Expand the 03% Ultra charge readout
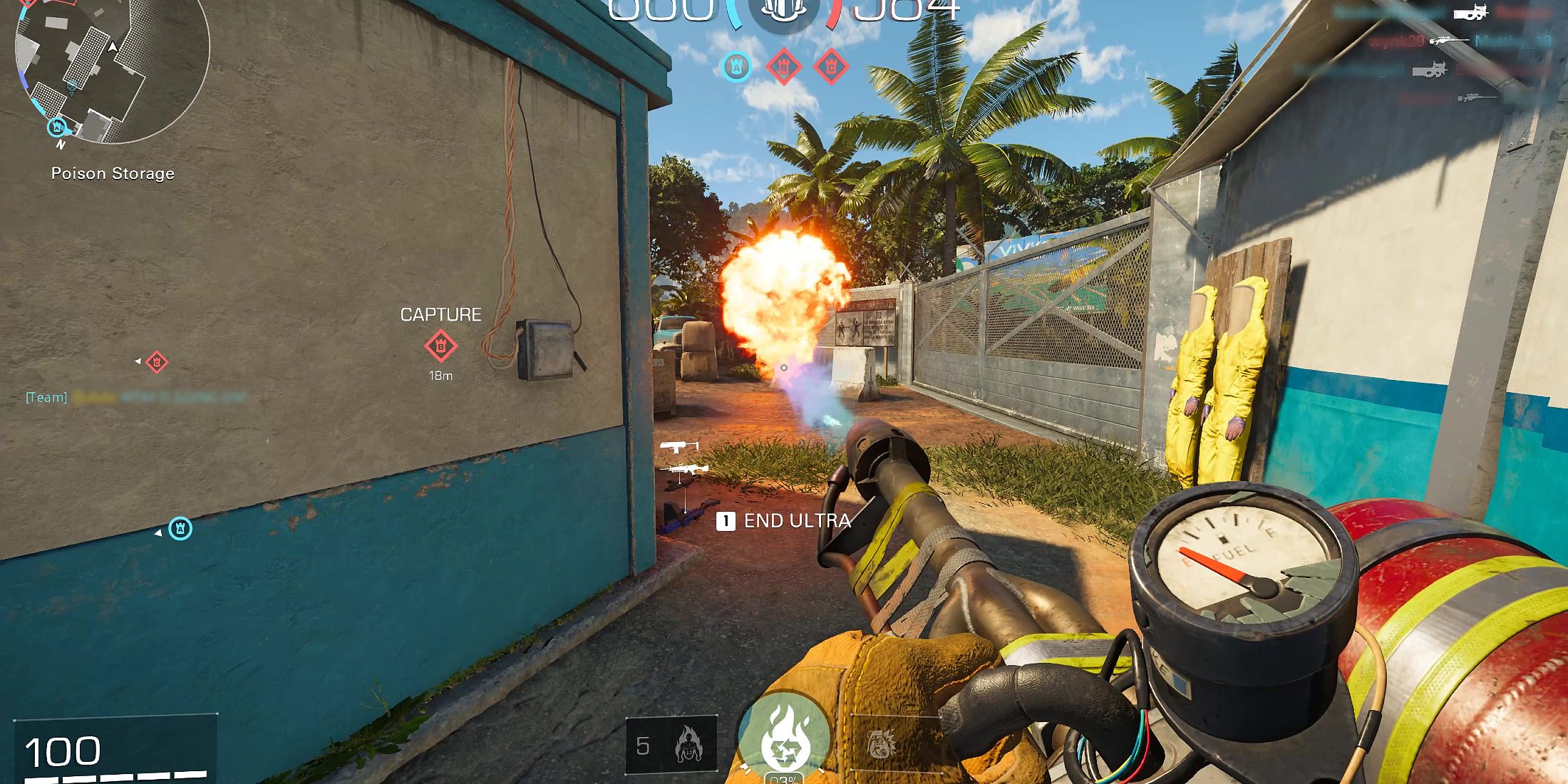Screen dimensions: 1568x784 [x=784, y=779]
